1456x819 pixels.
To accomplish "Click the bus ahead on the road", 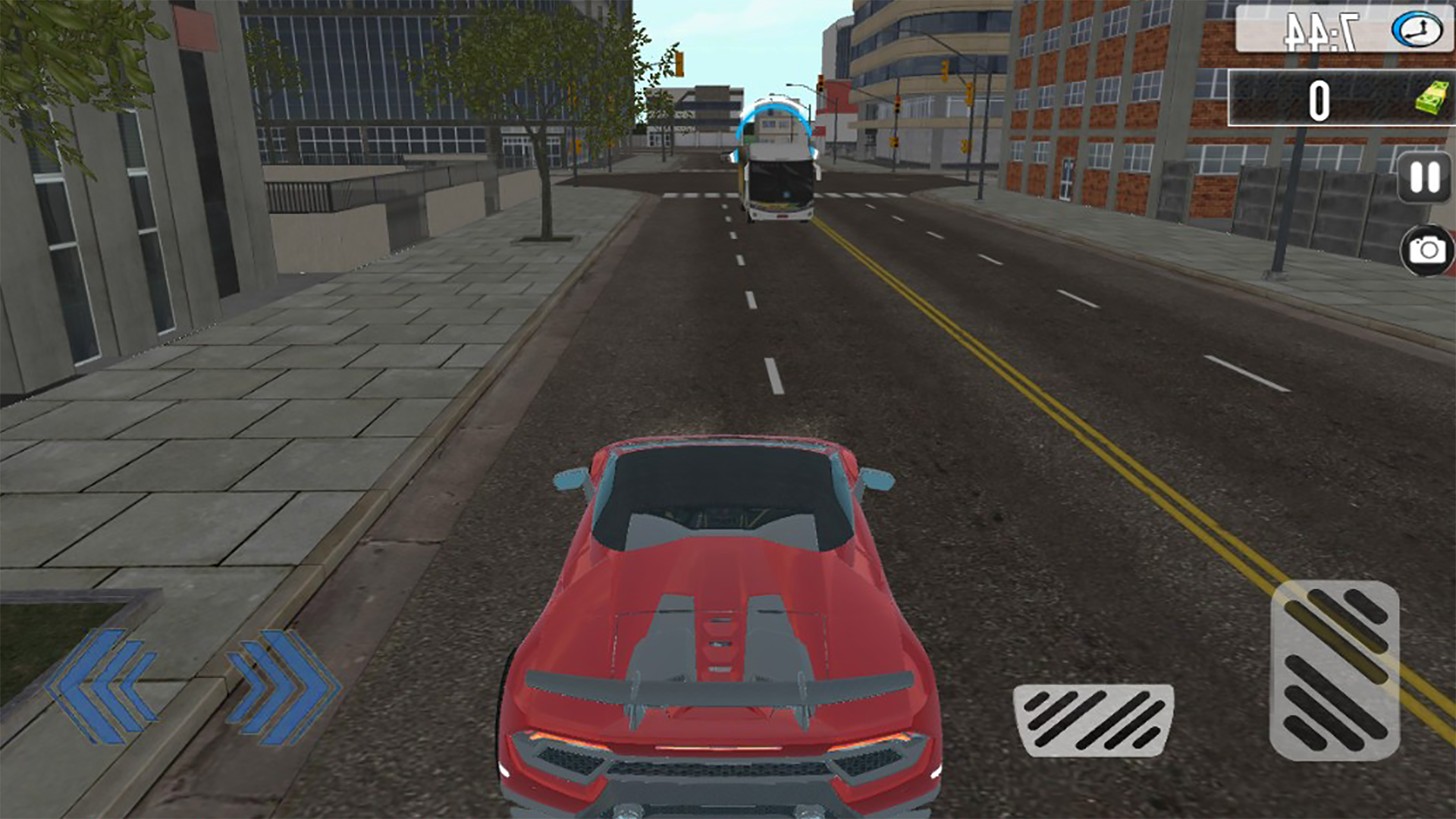I will point(777,163).
